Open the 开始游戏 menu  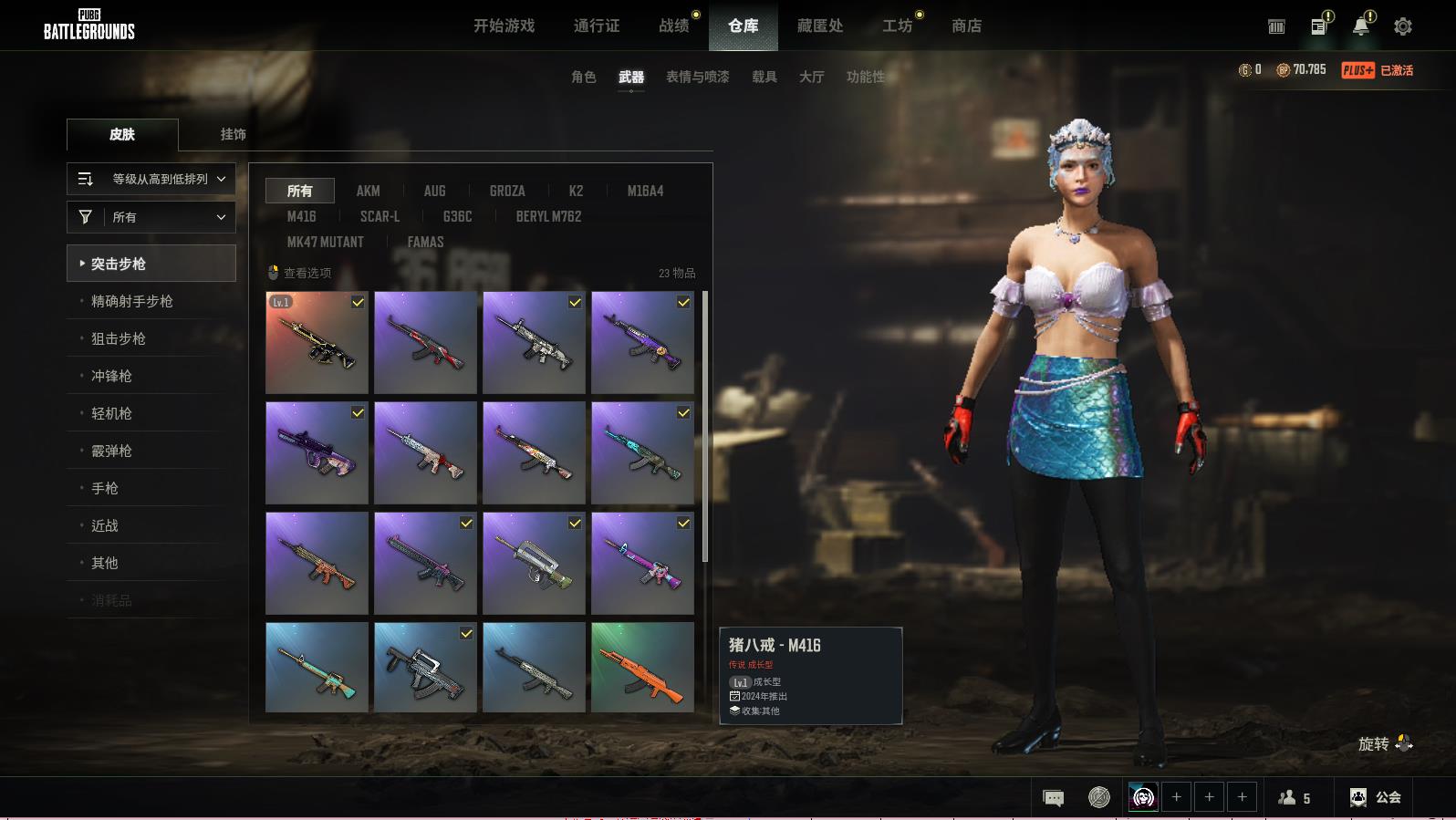[x=504, y=26]
